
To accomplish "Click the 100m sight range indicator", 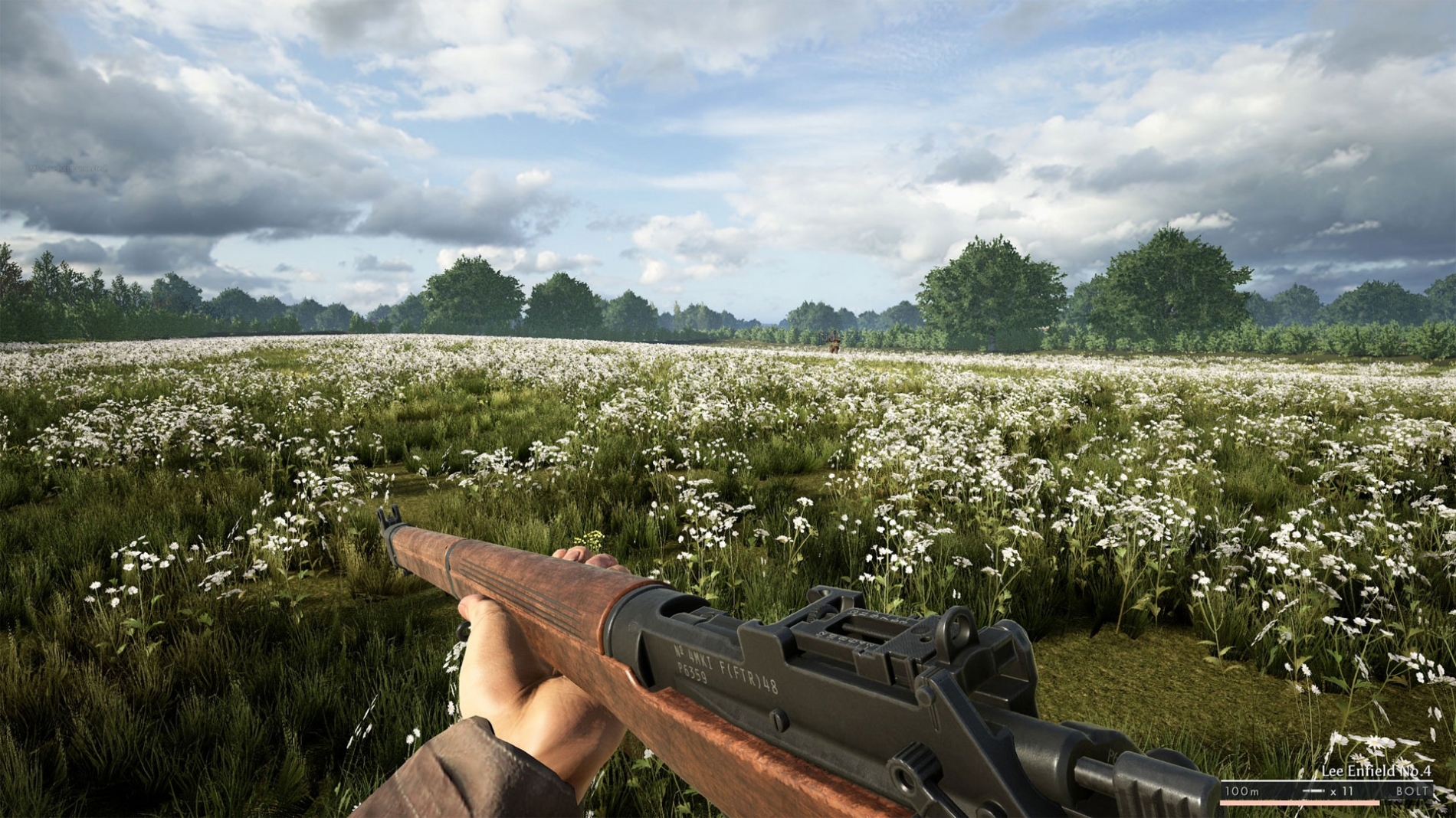I will coord(1241,790).
